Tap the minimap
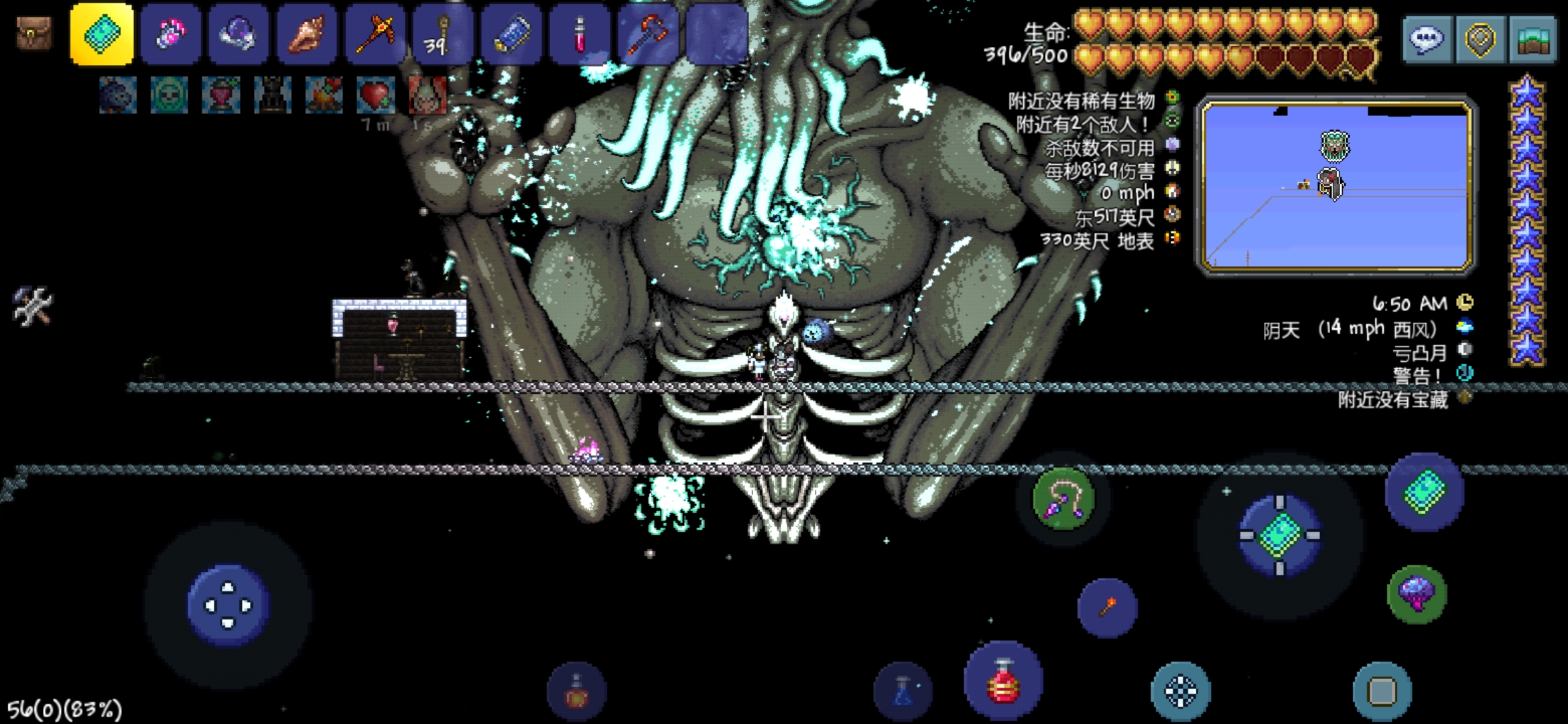This screenshot has height=724, width=1568. (x=1336, y=185)
